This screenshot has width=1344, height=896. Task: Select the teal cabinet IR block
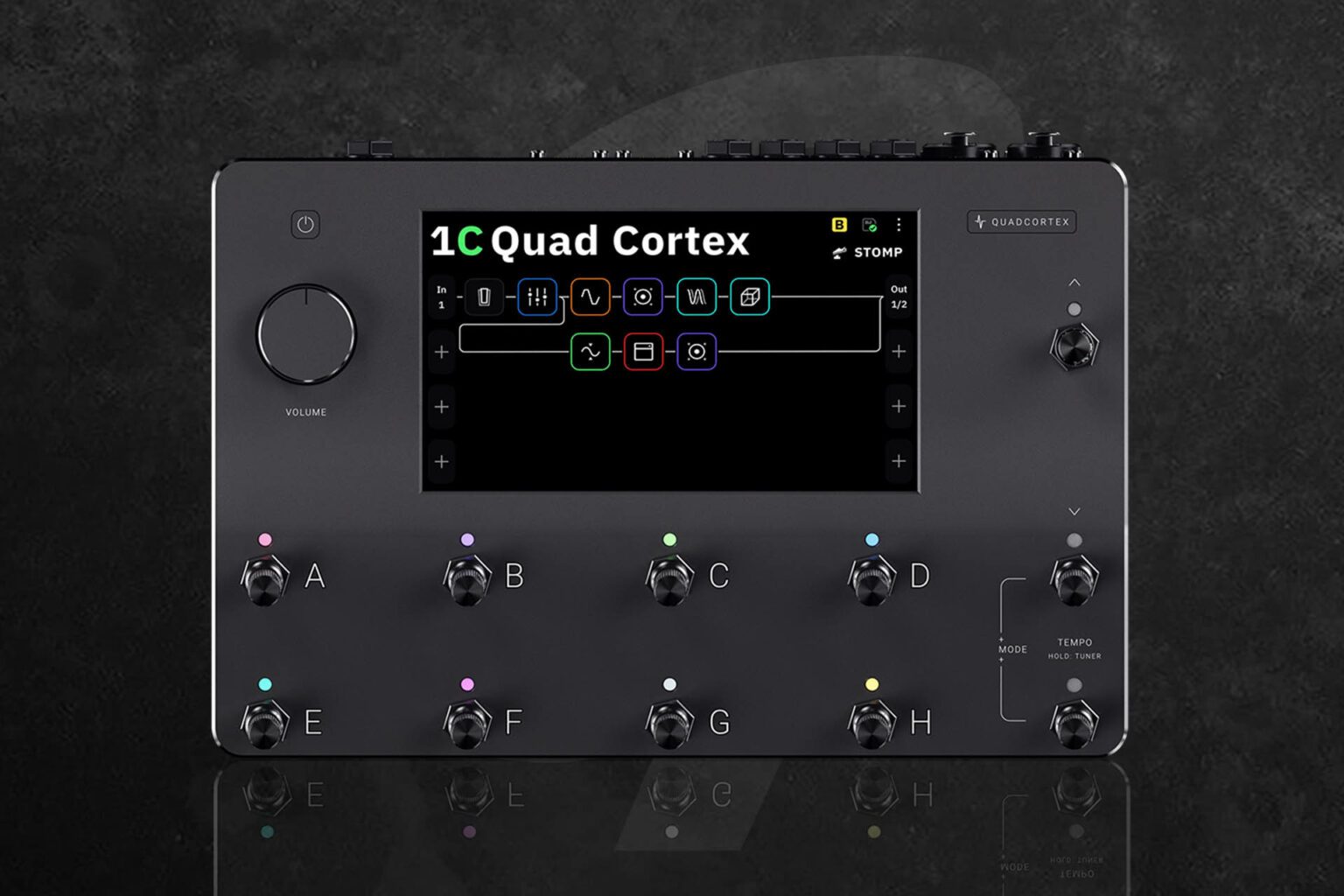696,297
